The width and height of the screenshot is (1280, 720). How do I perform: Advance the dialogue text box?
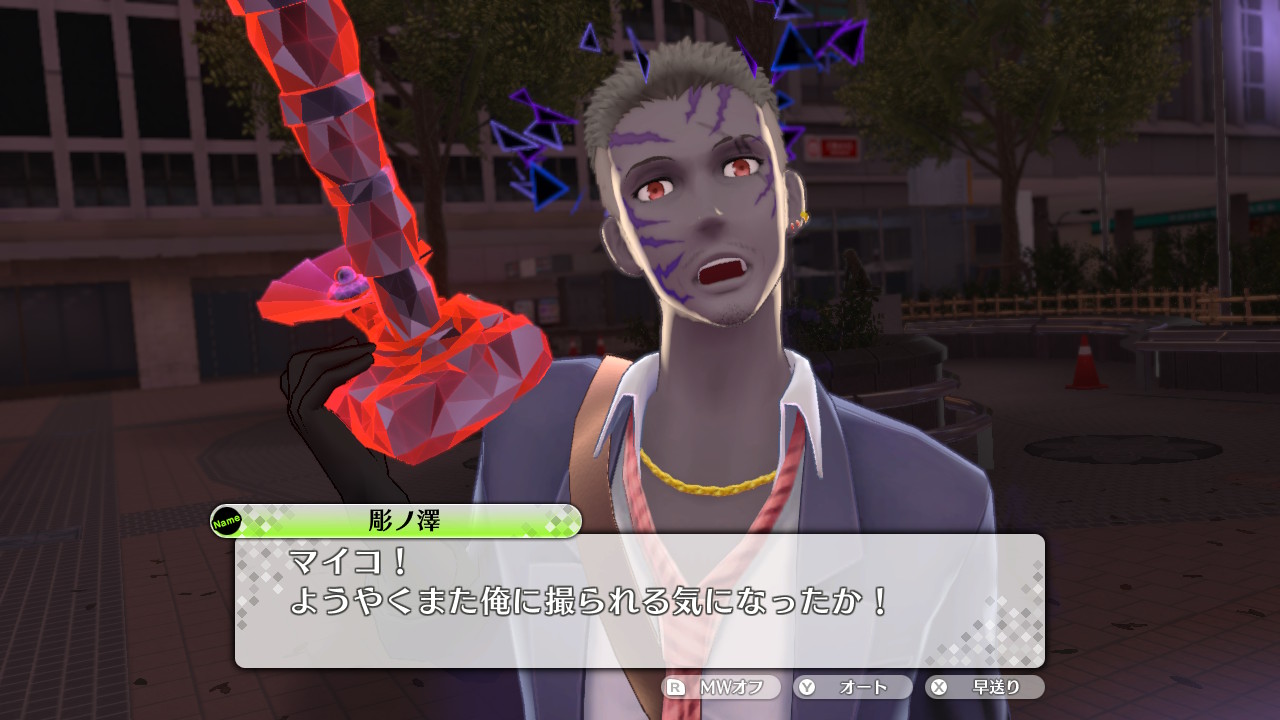tap(640, 600)
